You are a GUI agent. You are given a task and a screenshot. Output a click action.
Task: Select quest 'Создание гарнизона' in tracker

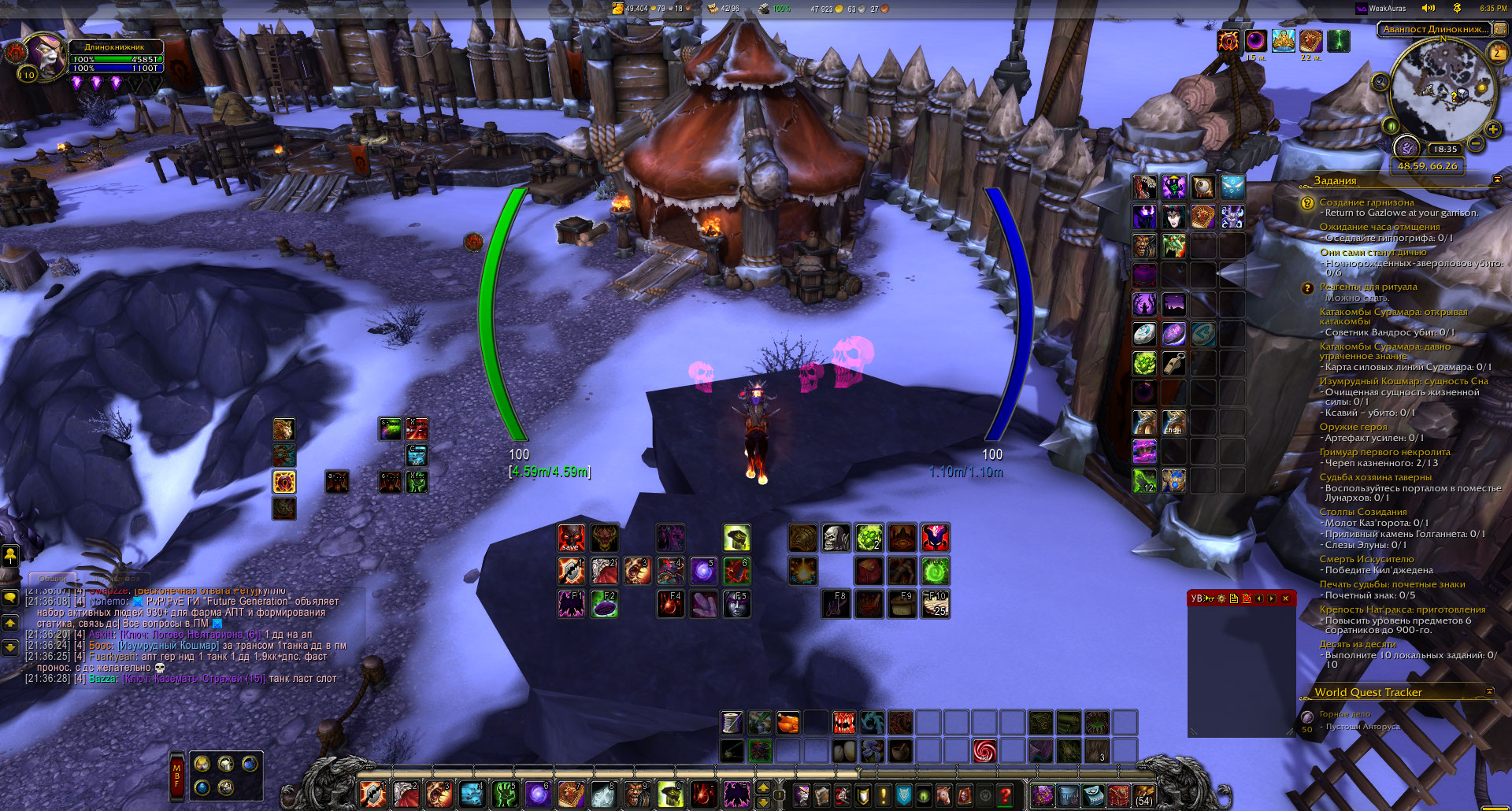tap(1366, 202)
